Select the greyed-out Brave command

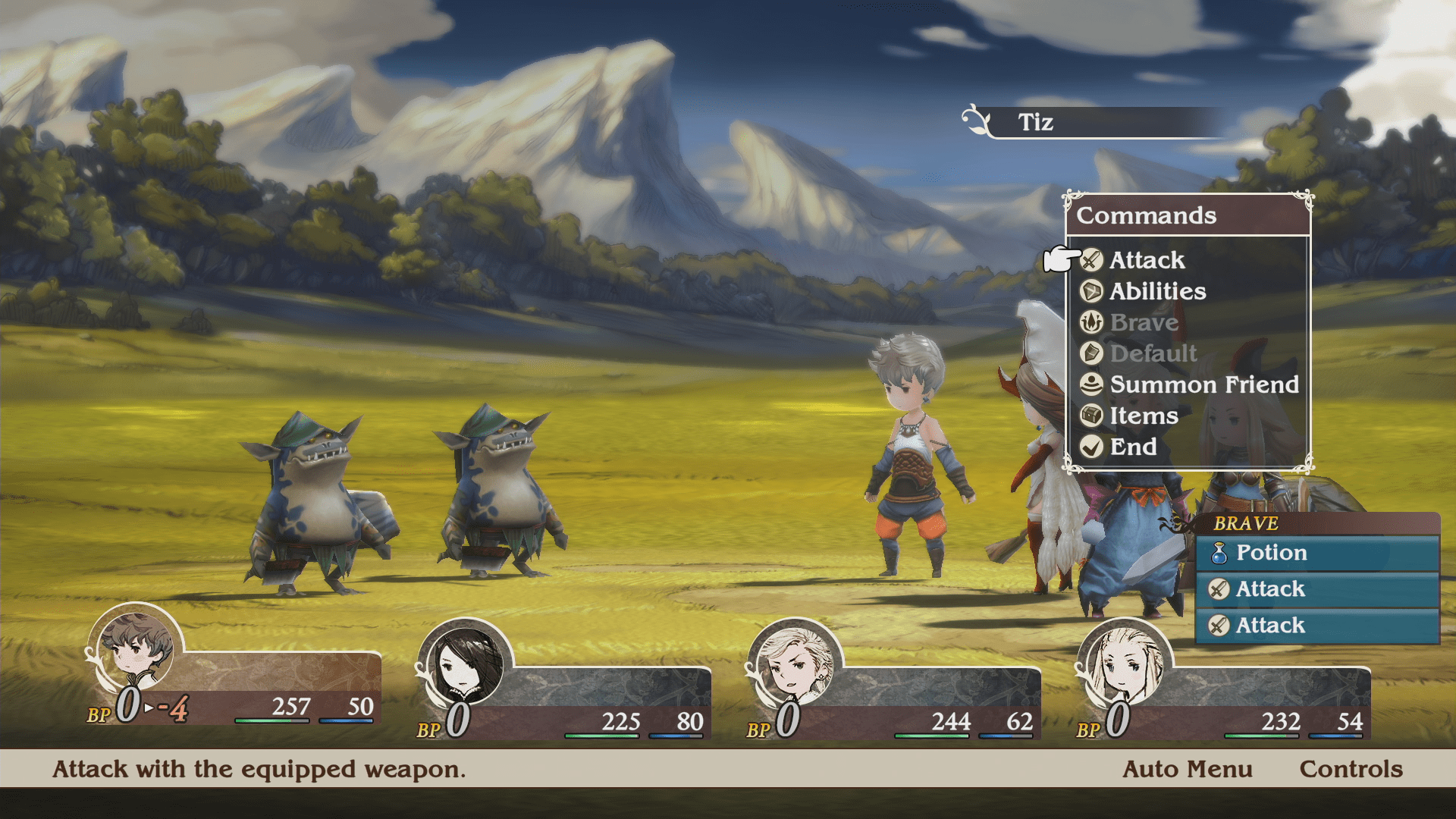[1144, 323]
